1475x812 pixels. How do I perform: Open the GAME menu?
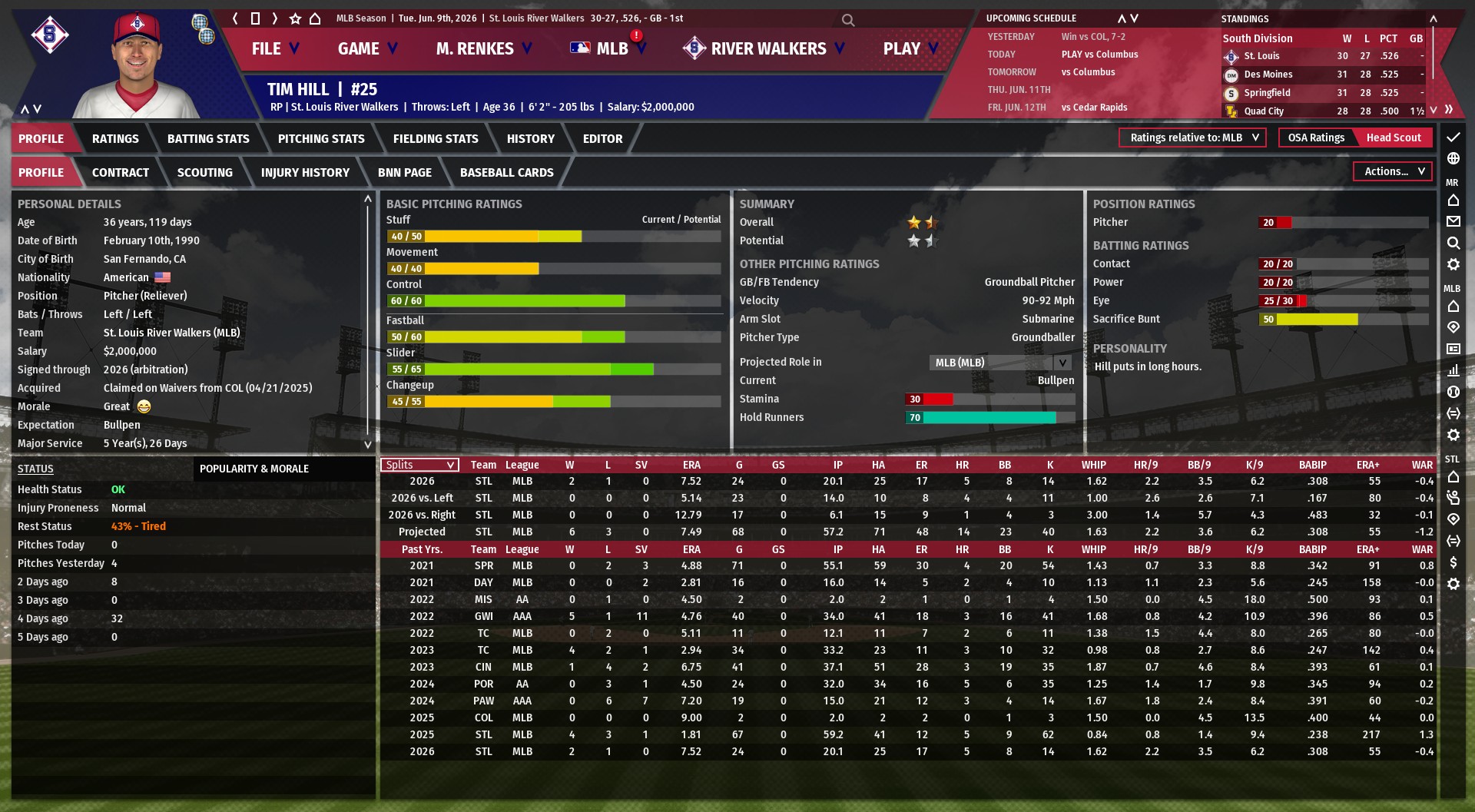[367, 49]
